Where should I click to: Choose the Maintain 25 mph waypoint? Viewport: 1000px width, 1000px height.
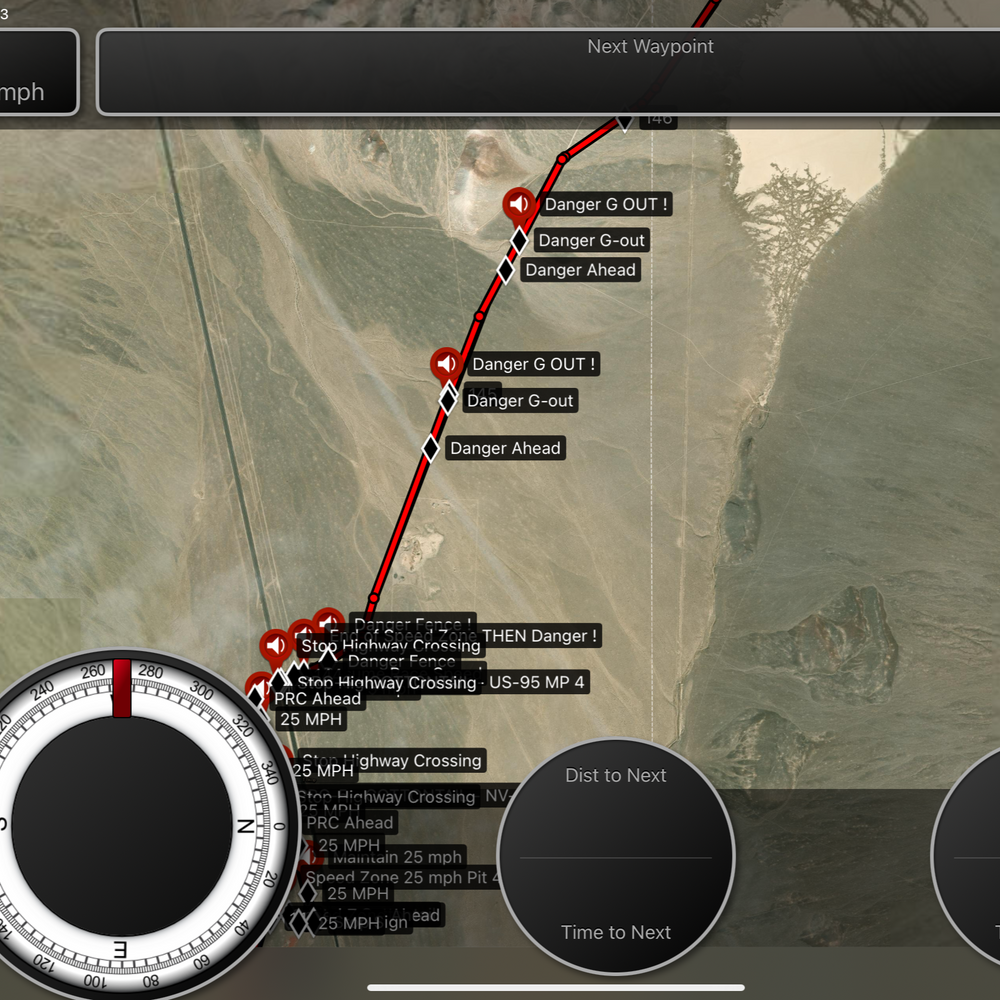[397, 857]
